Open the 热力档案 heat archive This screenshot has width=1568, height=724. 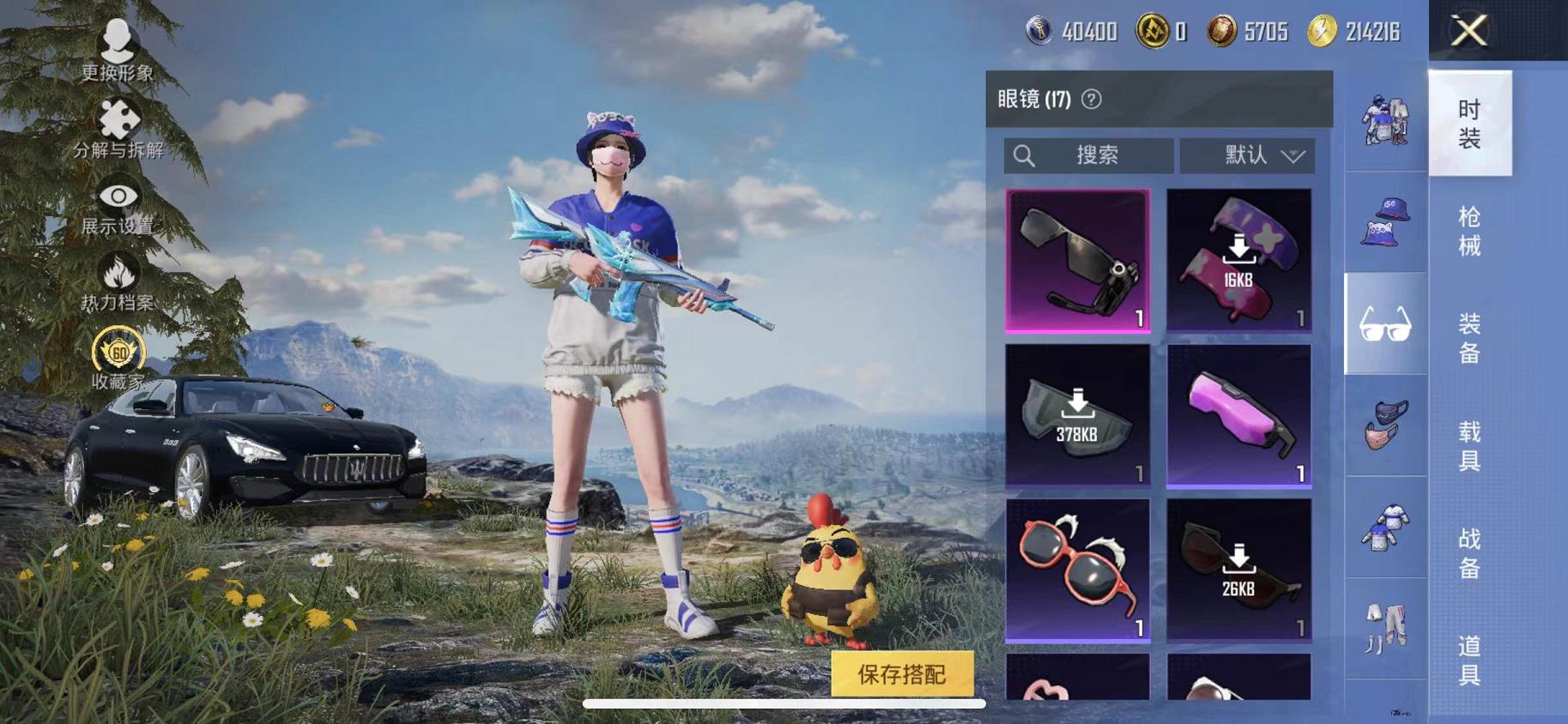click(x=118, y=275)
